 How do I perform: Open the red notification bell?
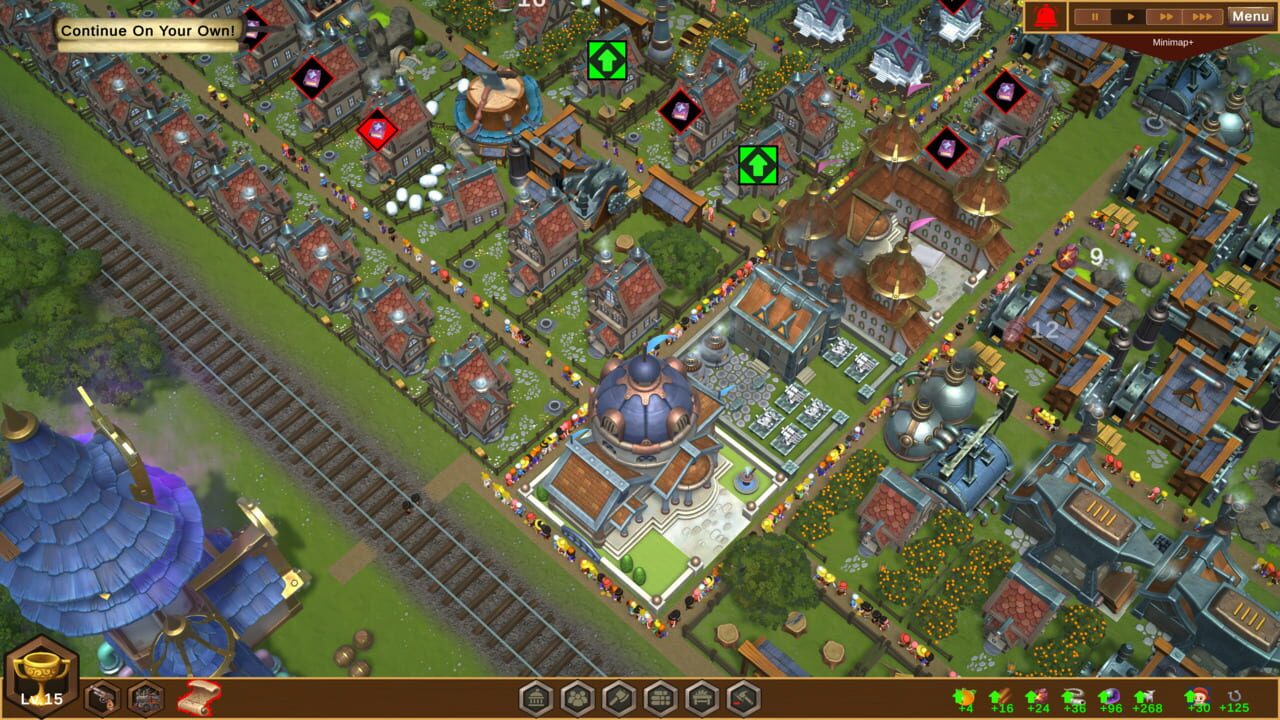(1047, 16)
